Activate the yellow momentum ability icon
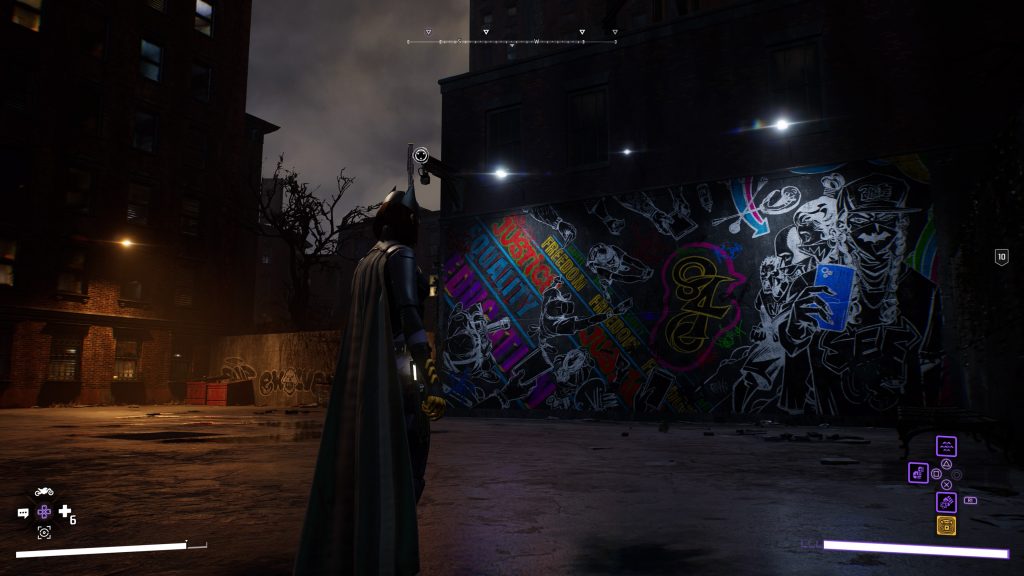The height and width of the screenshot is (576, 1024). (946, 525)
